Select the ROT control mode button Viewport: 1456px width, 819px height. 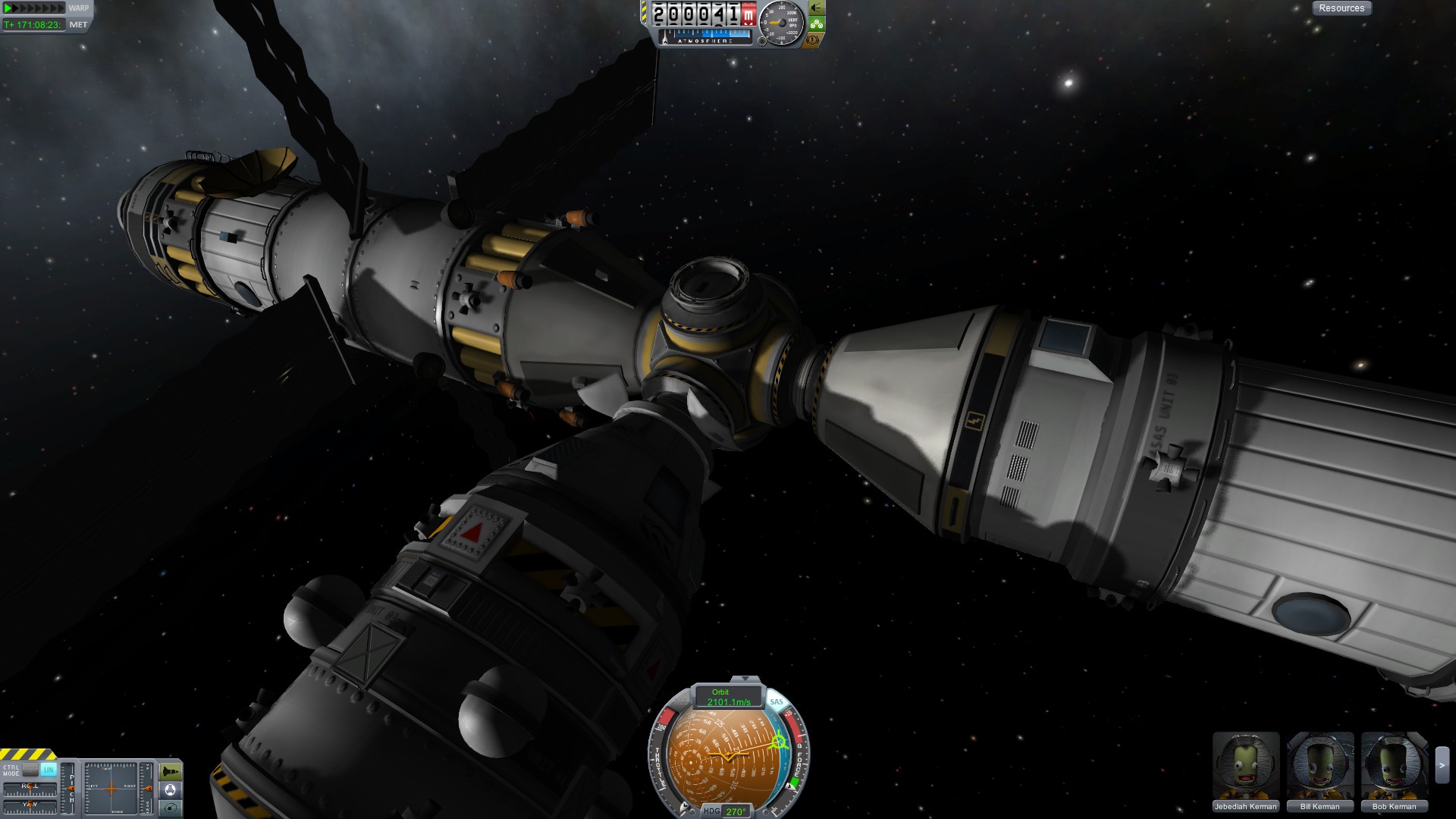[x=30, y=770]
